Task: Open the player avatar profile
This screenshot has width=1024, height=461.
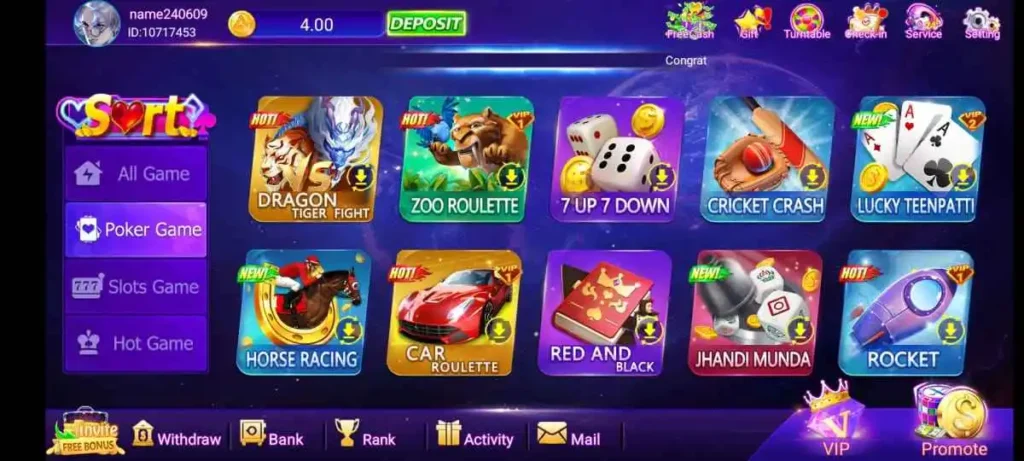Action: [x=97, y=23]
